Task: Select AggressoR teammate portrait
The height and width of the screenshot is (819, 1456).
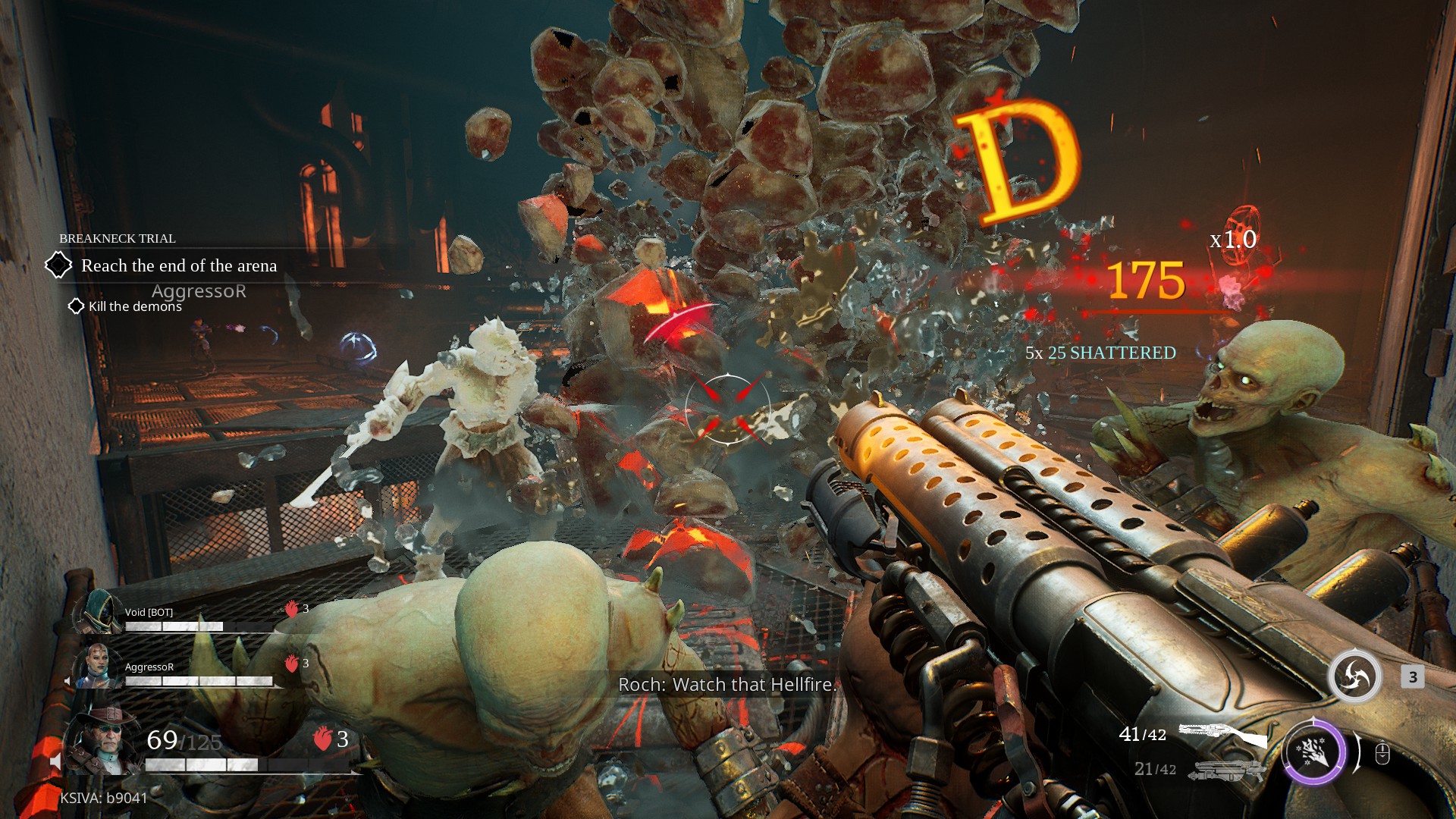Action: coord(96,666)
